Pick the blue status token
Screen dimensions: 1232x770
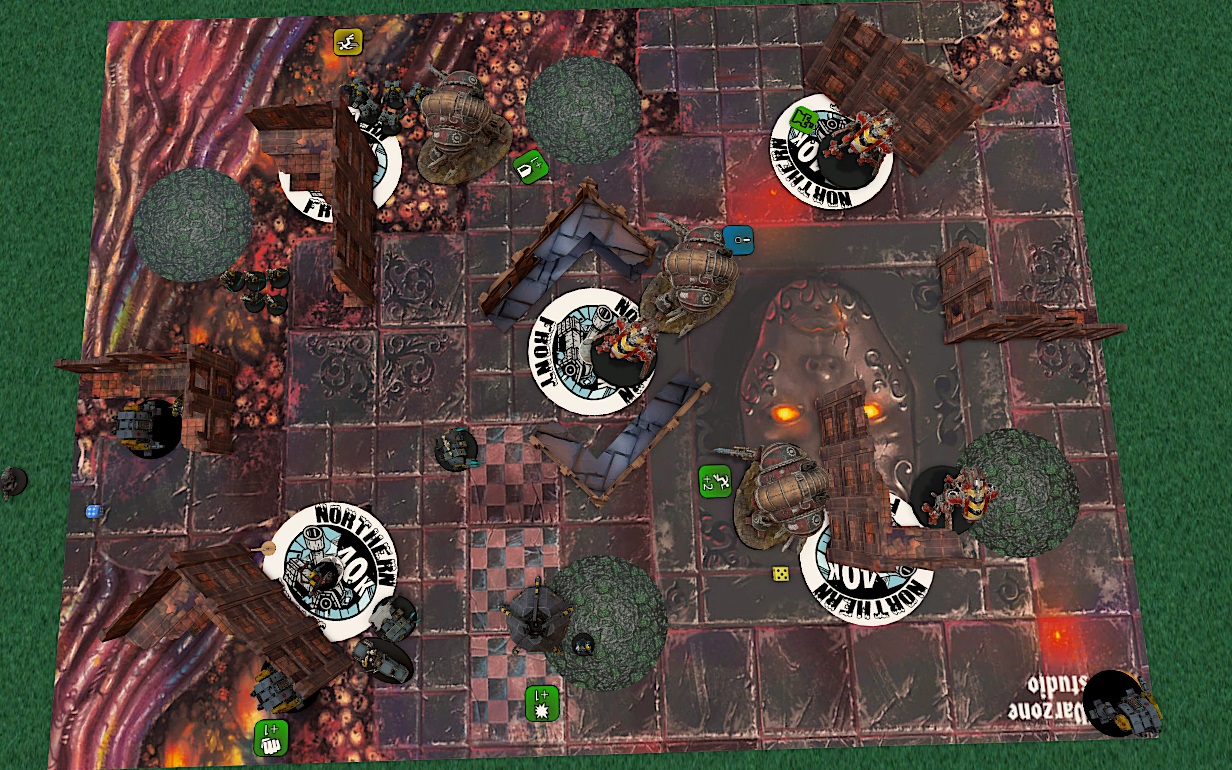[x=738, y=239]
